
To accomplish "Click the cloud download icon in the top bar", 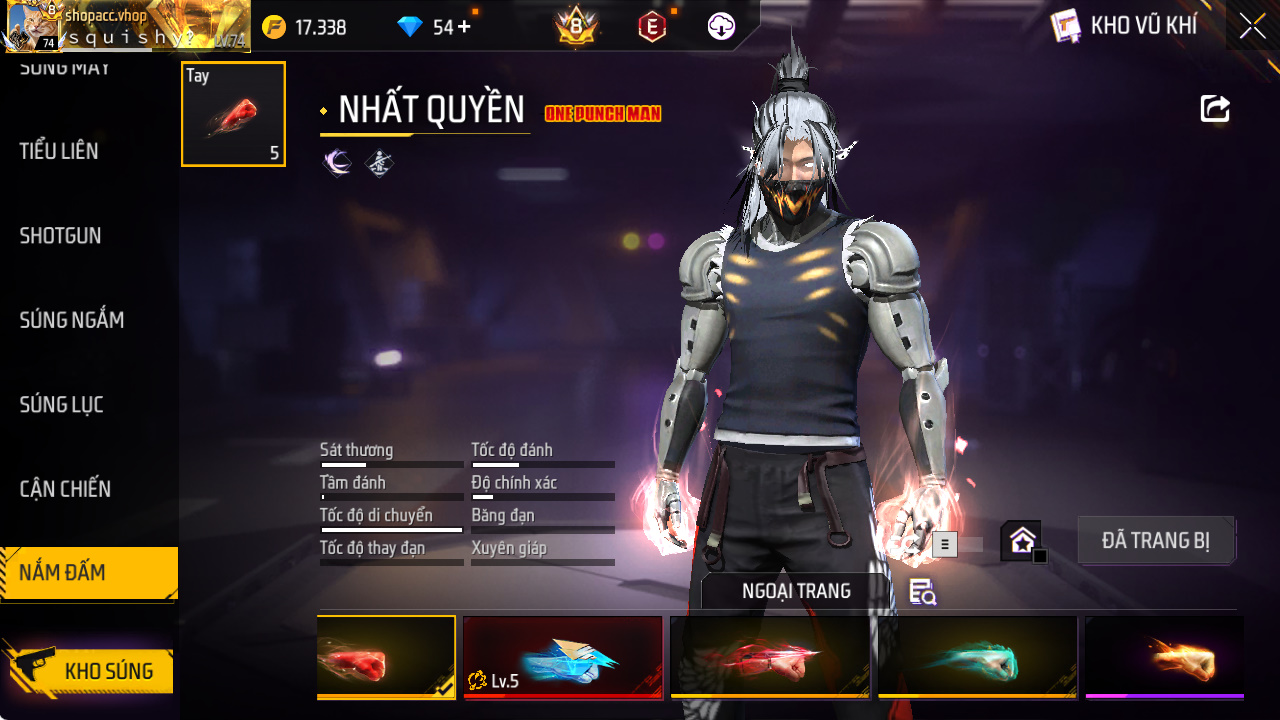I will click(720, 26).
